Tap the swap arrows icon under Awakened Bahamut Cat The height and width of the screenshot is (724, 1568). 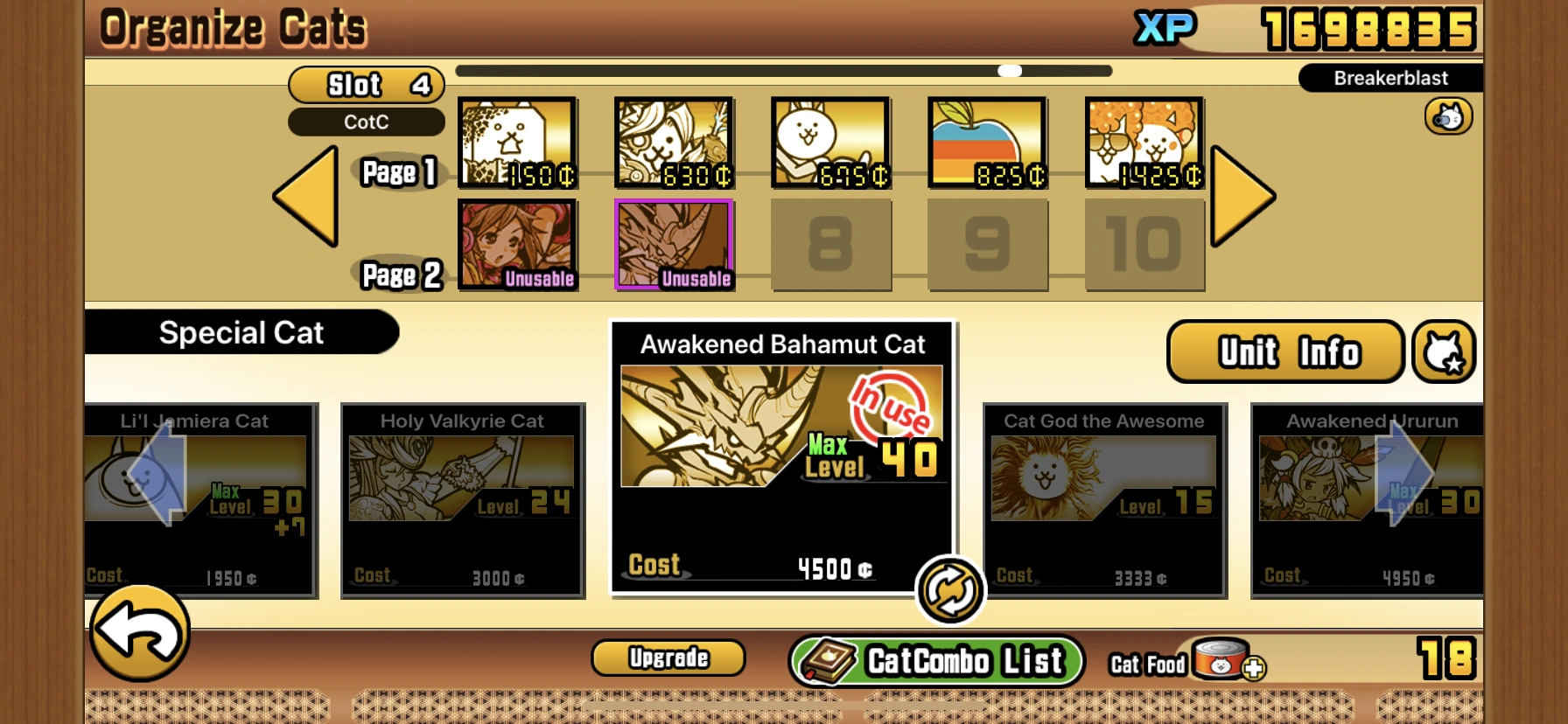pos(950,589)
